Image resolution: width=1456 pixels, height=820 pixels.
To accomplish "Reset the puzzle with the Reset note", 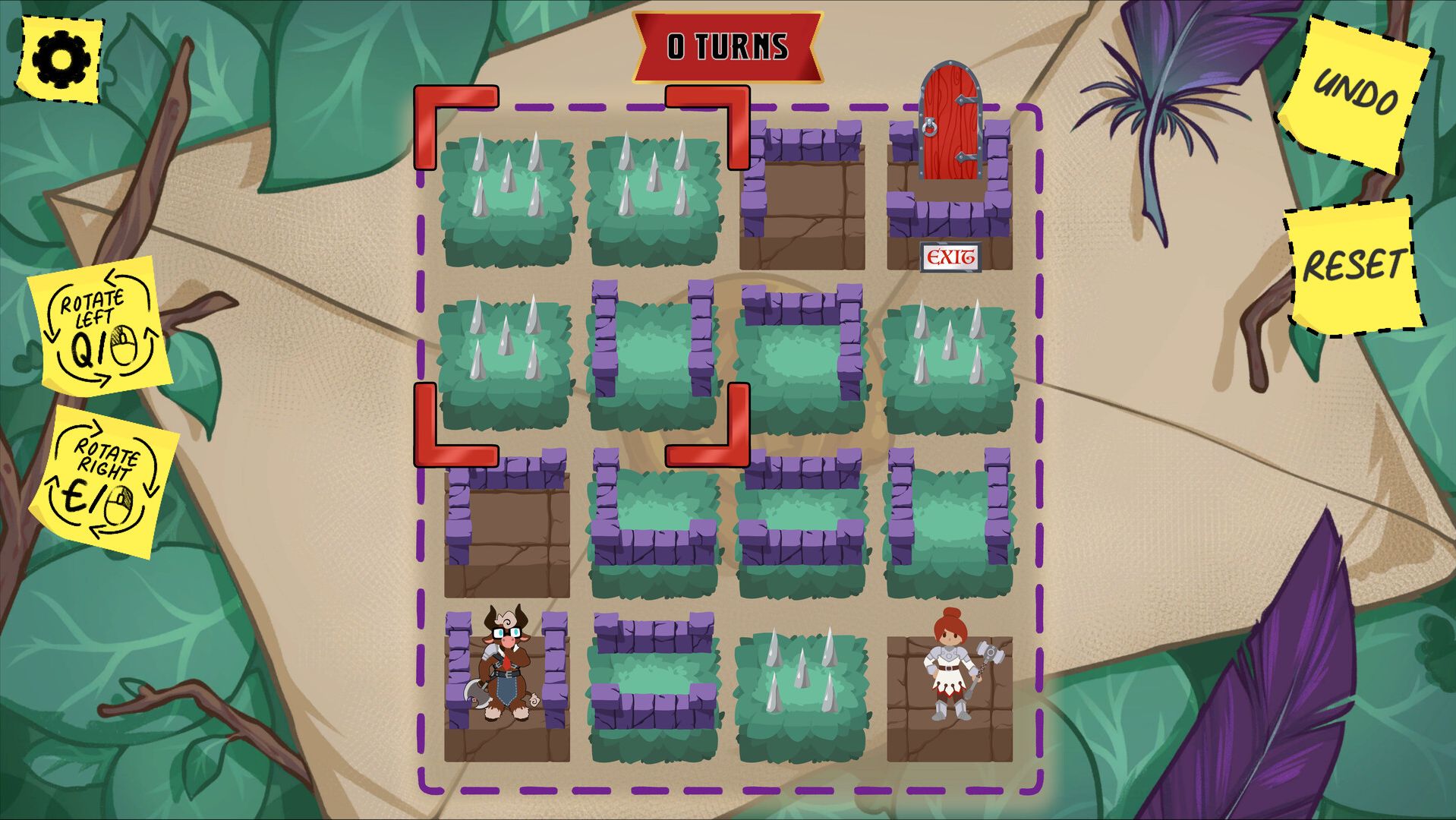I will point(1353,266).
